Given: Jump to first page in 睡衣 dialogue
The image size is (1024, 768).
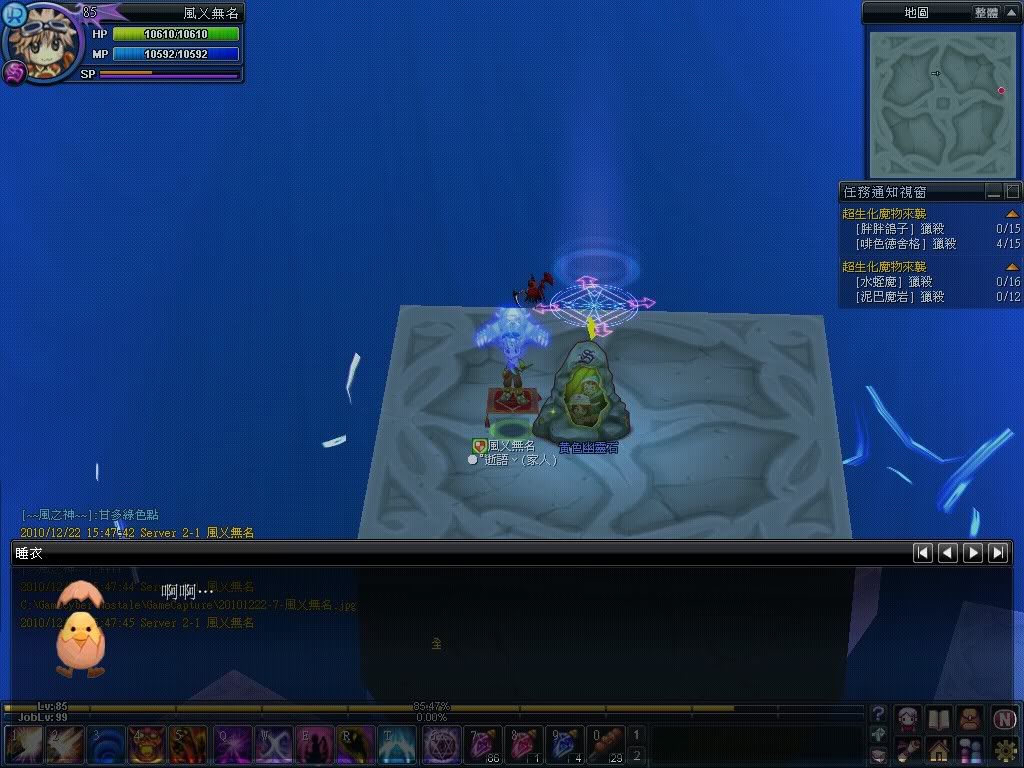Looking at the screenshot, I should pos(923,552).
